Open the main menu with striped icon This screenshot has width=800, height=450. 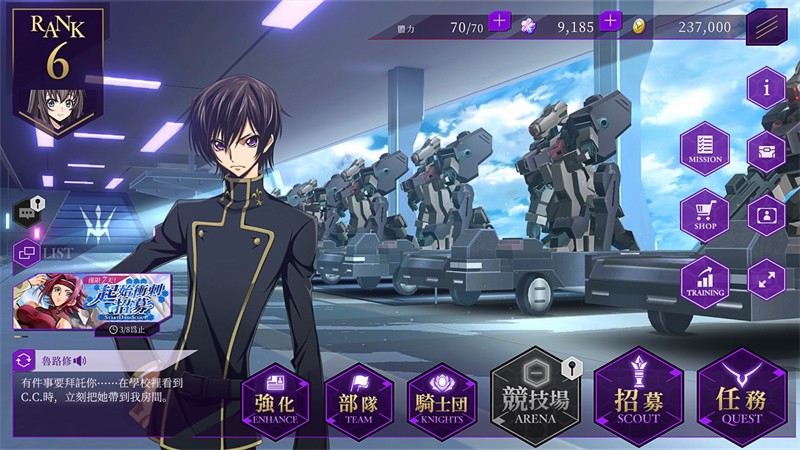(x=766, y=26)
